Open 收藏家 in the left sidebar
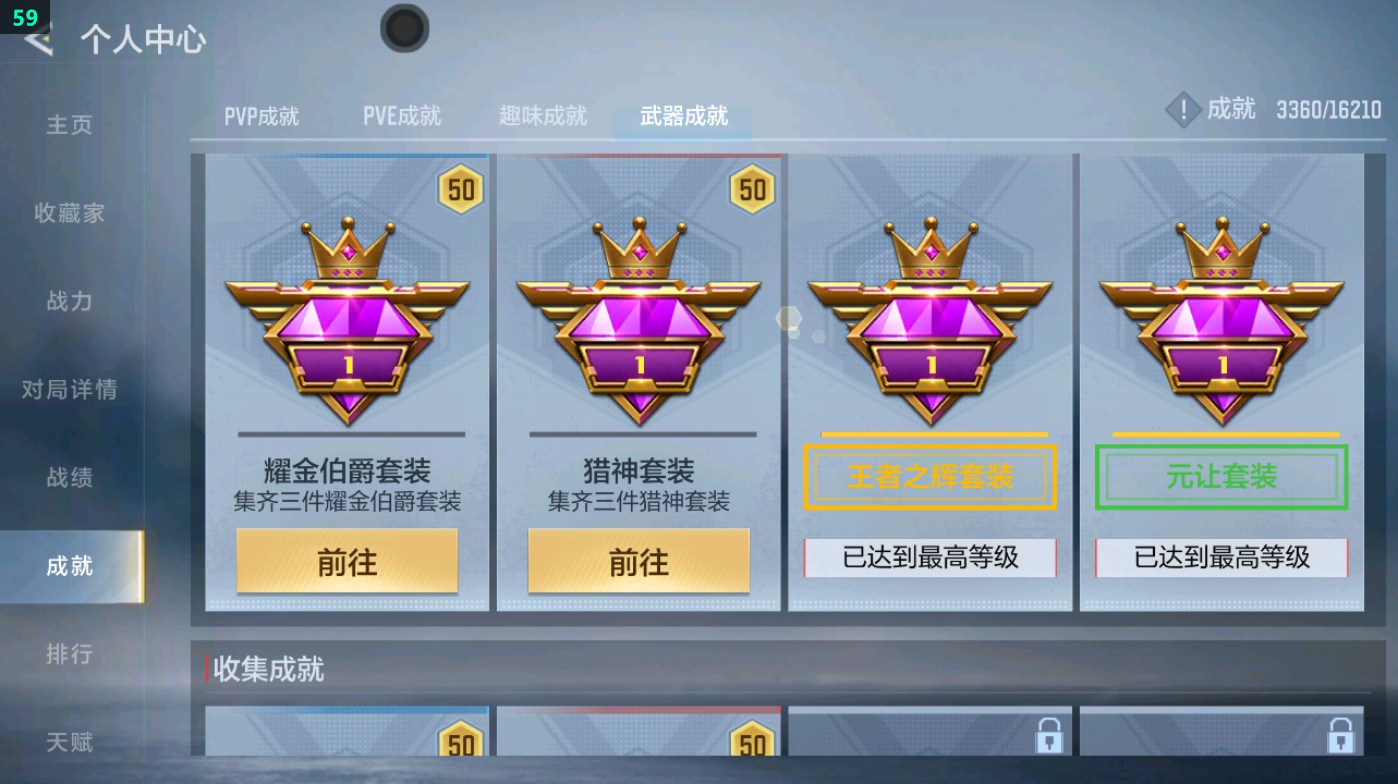The image size is (1398, 784). click(x=69, y=214)
